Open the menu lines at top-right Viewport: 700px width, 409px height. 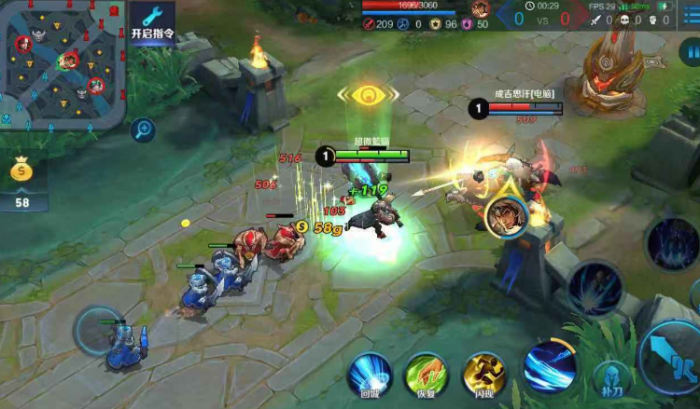688,19
